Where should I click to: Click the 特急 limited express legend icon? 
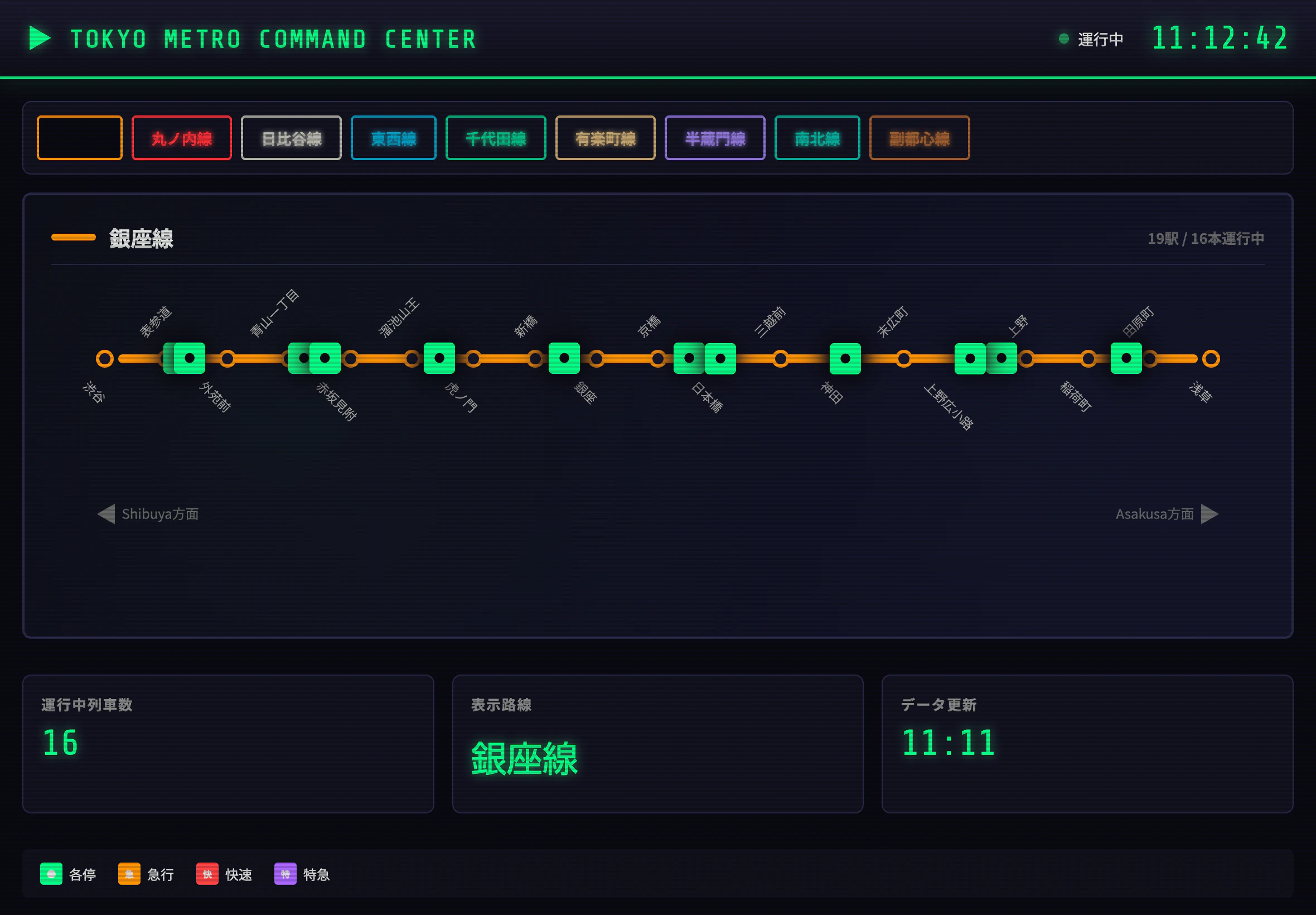click(285, 874)
